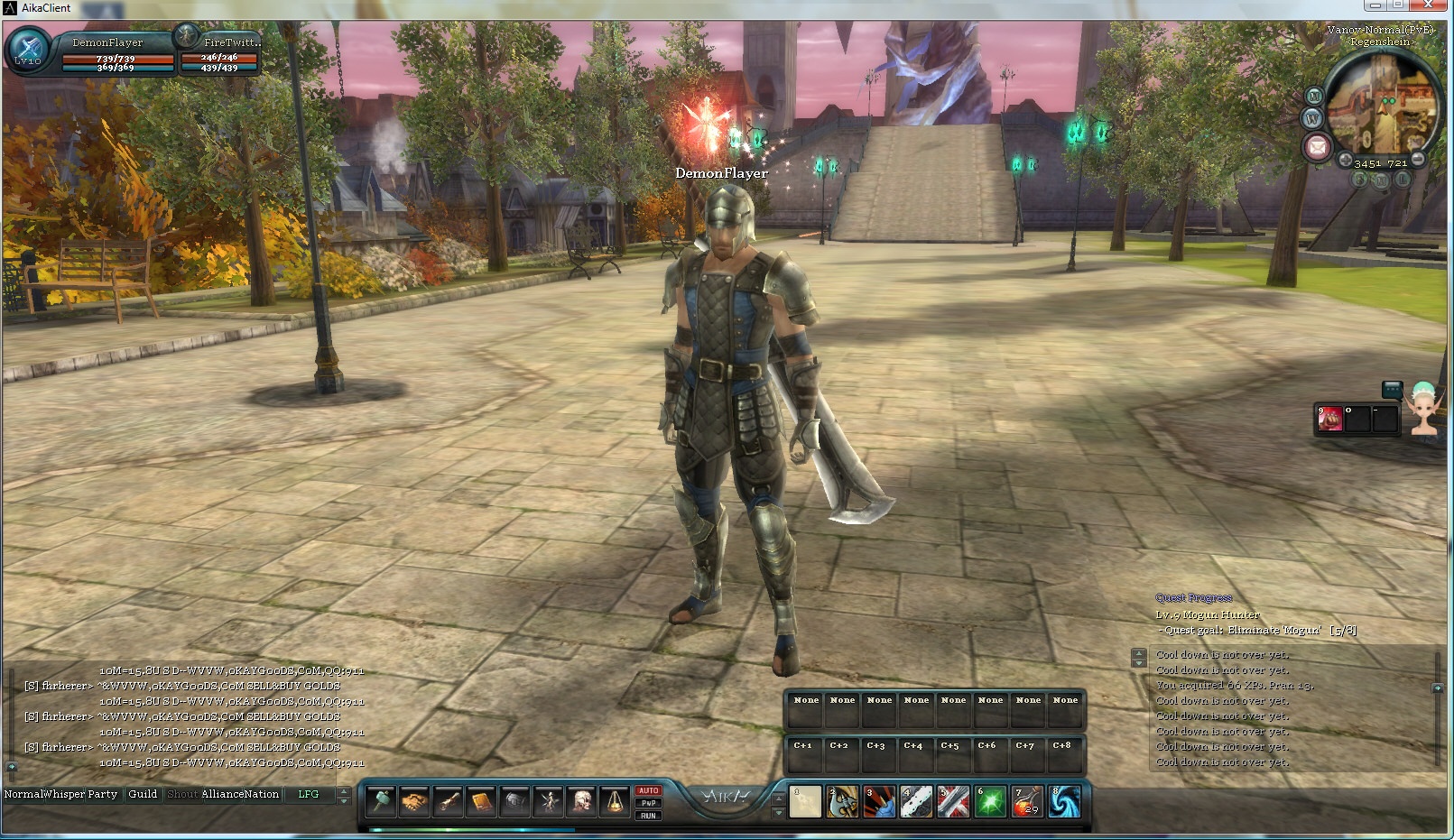Switch chat to the Guild tab
1454x840 pixels.
click(143, 794)
